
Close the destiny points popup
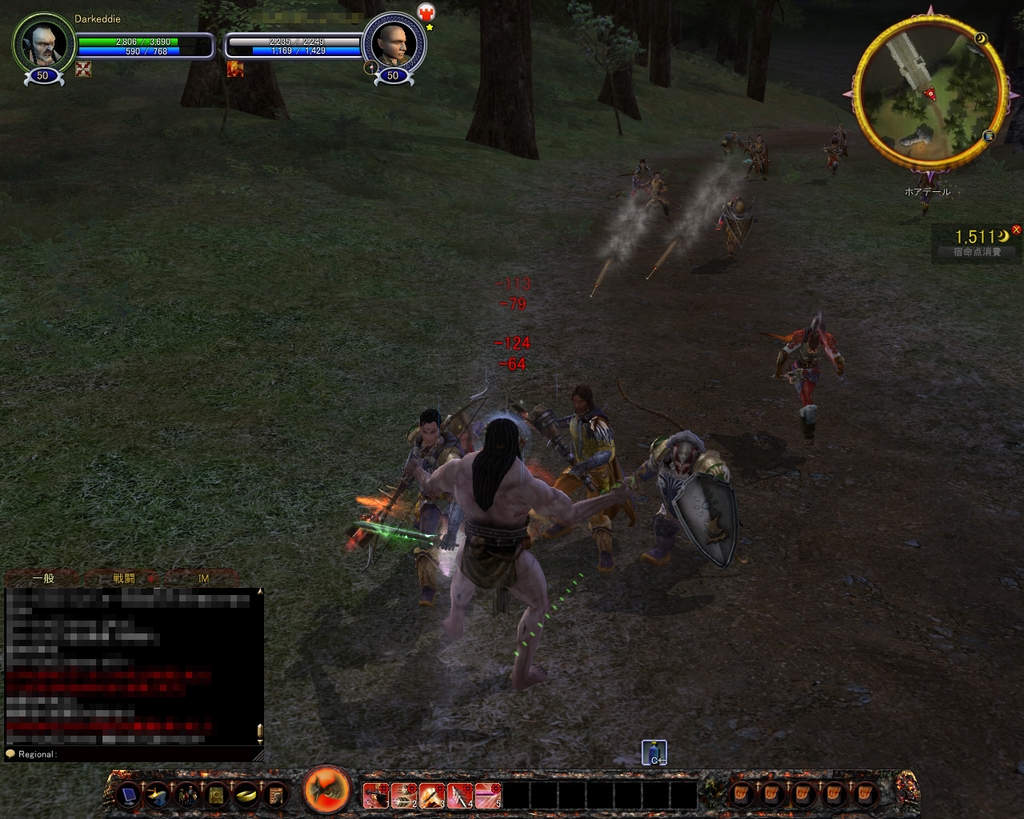[x=1016, y=230]
